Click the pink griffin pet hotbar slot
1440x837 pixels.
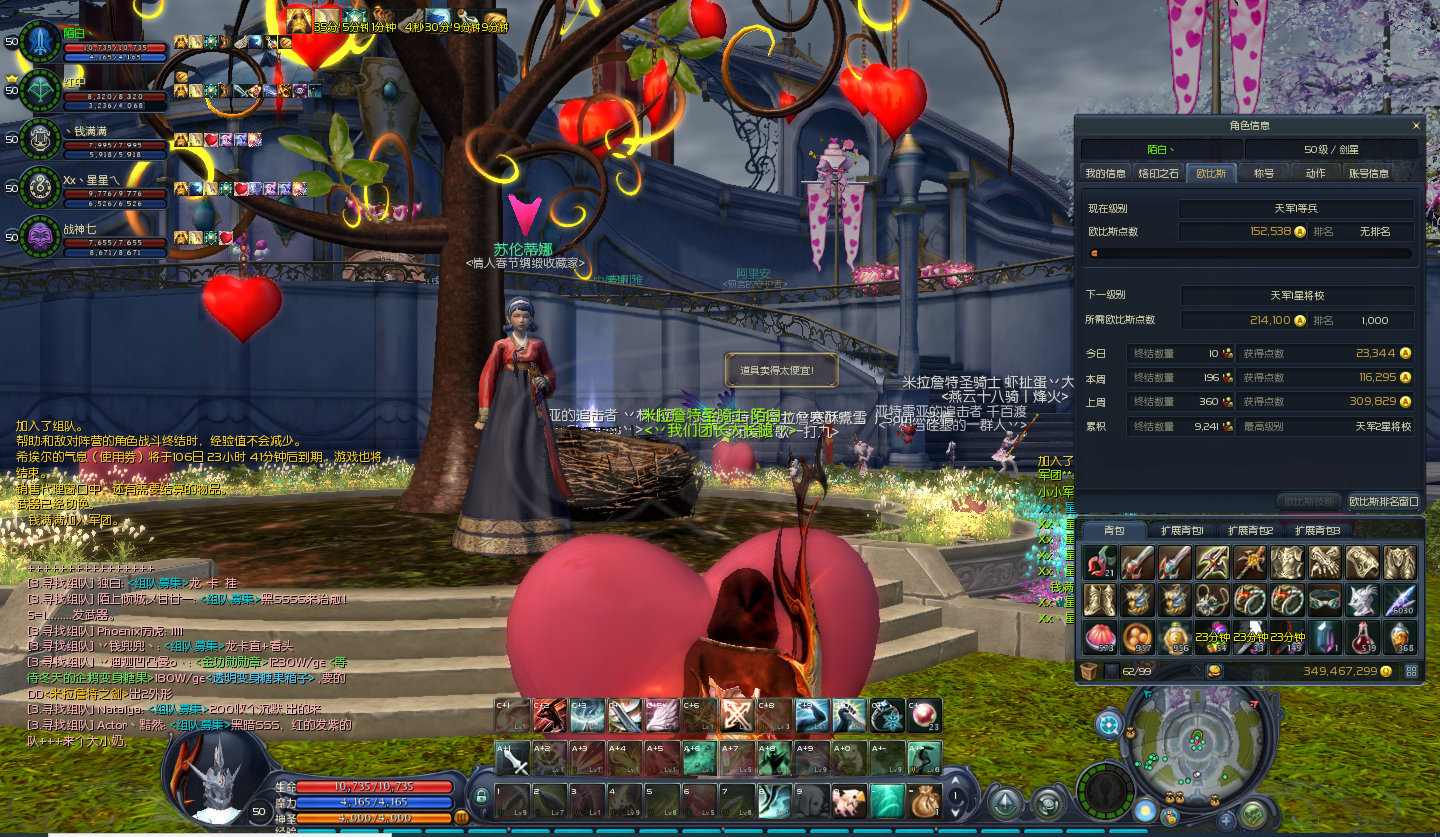click(x=850, y=801)
